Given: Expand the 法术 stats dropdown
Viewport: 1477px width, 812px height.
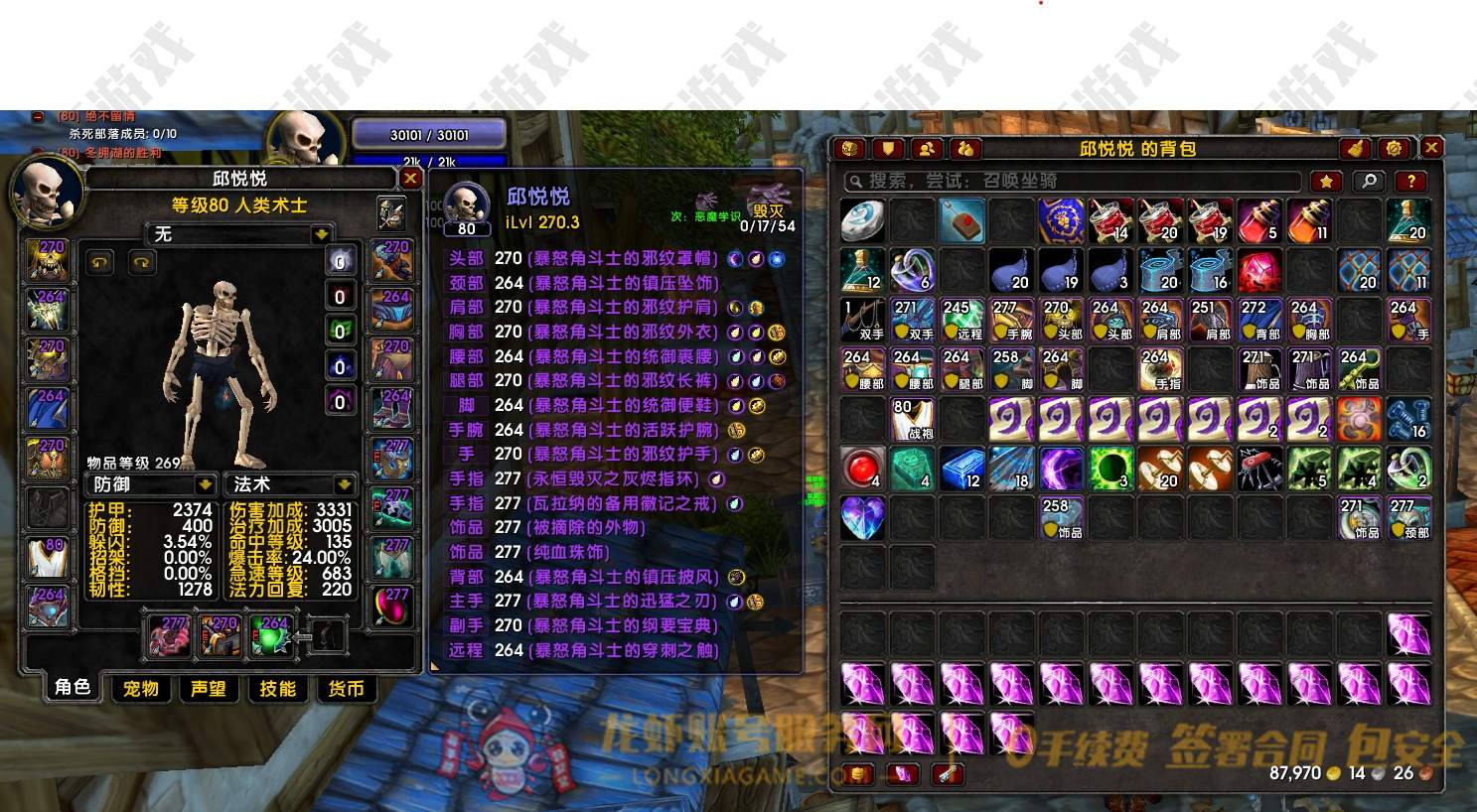Looking at the screenshot, I should tap(344, 484).
